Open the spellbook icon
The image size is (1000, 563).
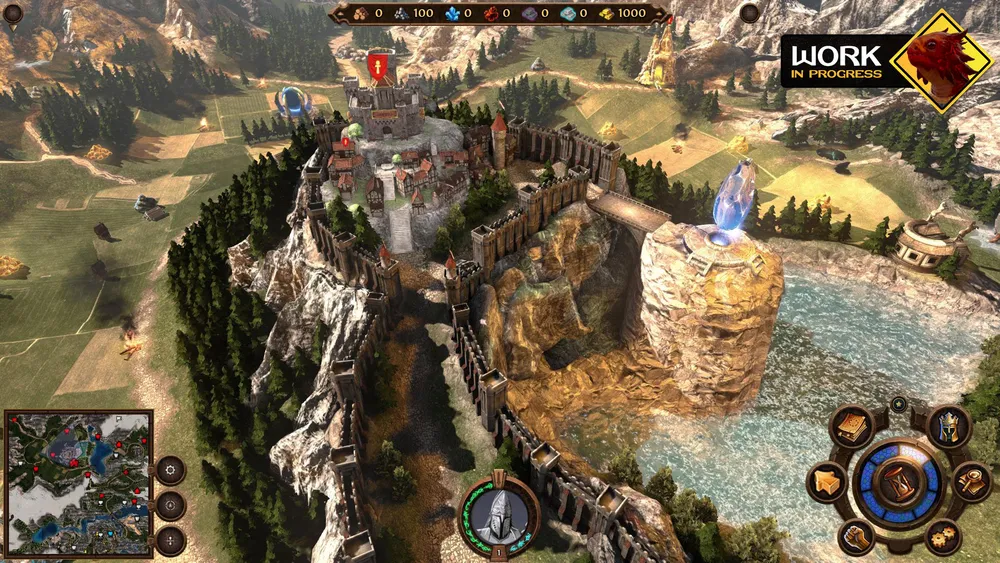851,427
